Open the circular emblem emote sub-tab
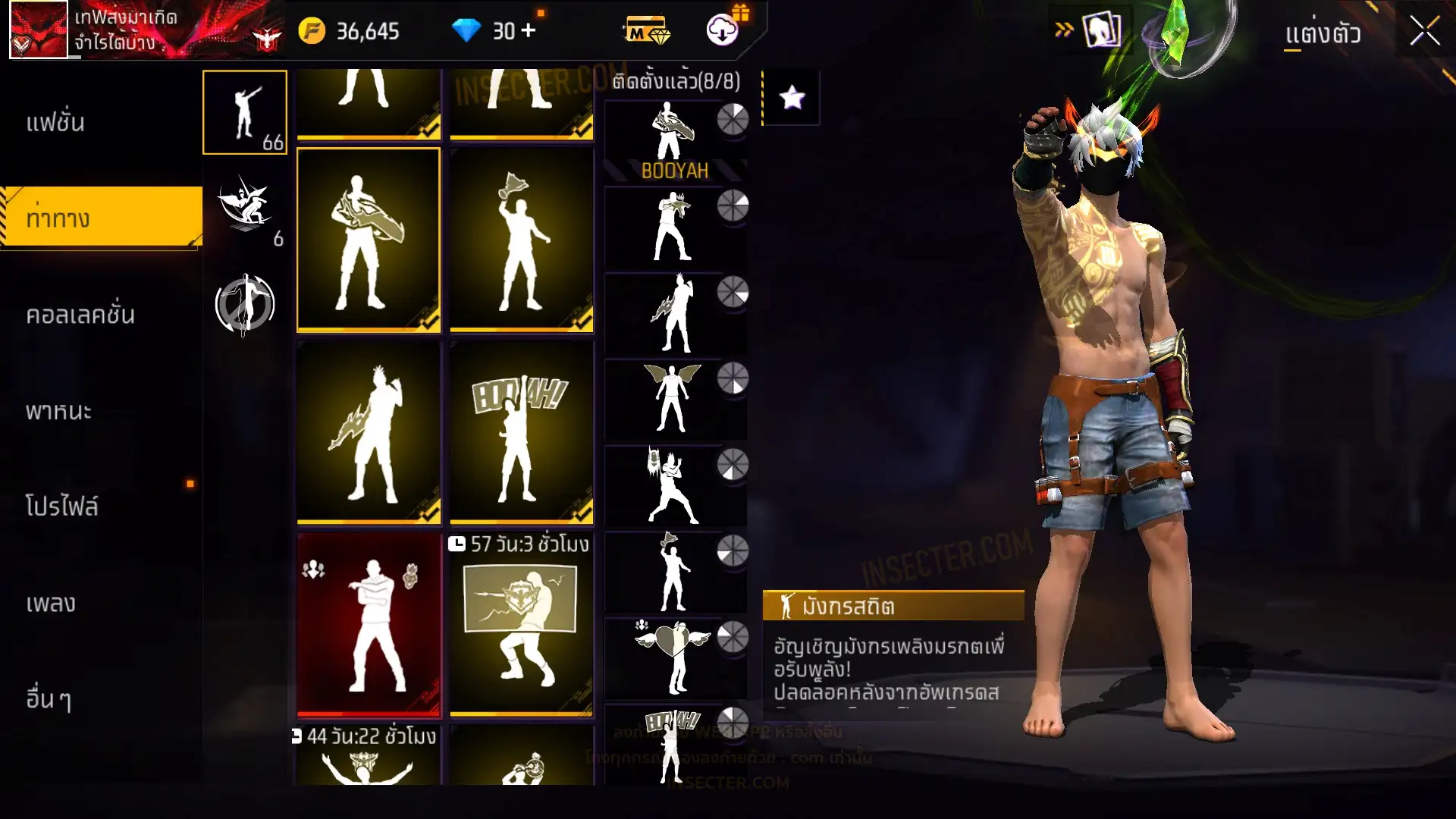Screen dimensions: 1456x819 point(245,305)
